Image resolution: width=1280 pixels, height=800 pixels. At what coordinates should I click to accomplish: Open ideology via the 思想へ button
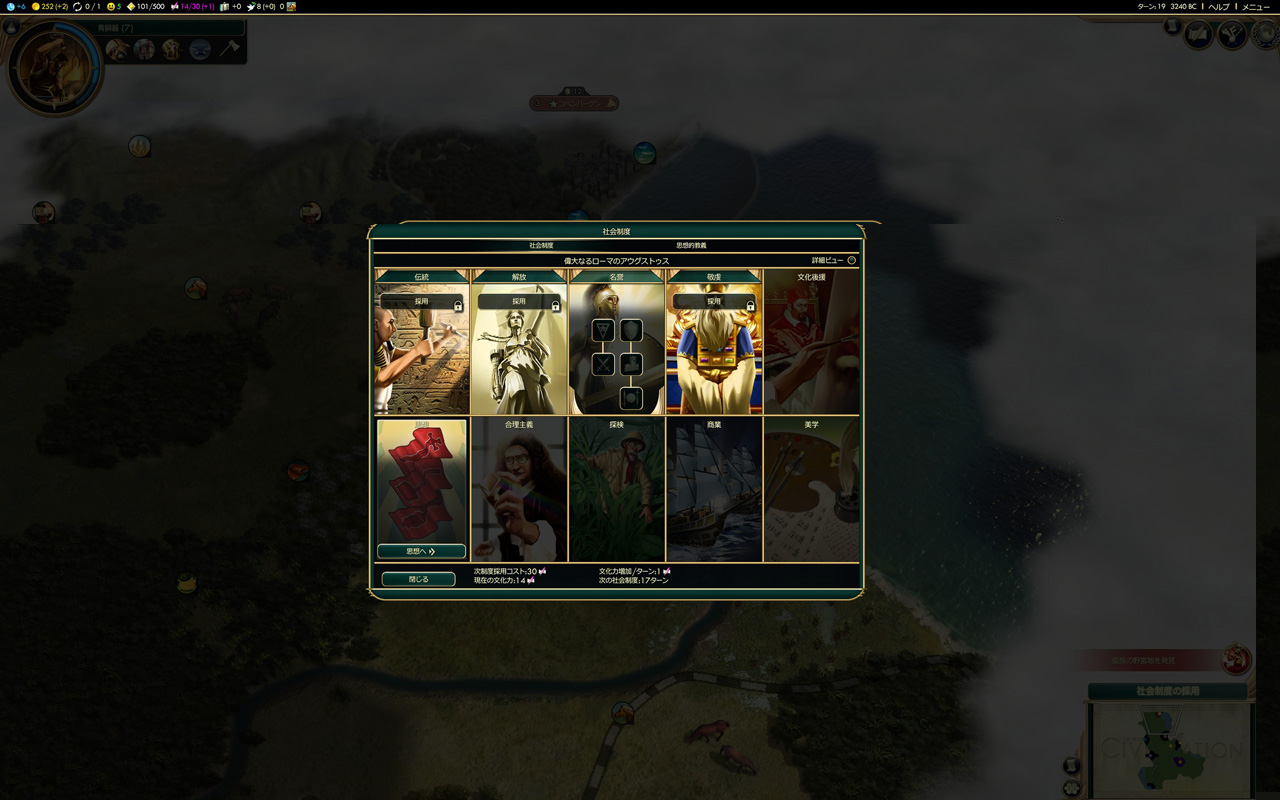point(421,551)
